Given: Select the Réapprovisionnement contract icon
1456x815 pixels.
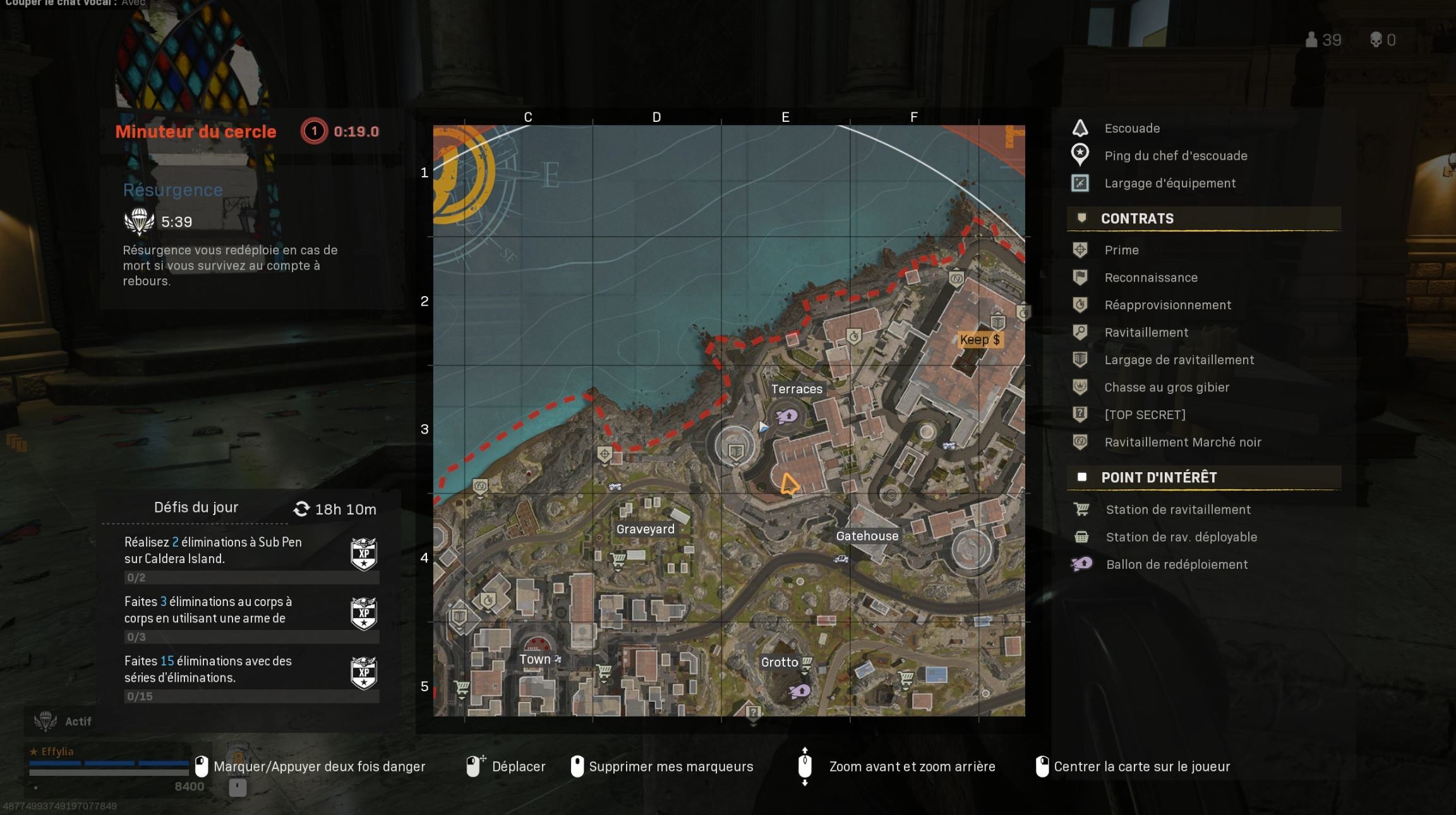Looking at the screenshot, I should coord(1080,305).
